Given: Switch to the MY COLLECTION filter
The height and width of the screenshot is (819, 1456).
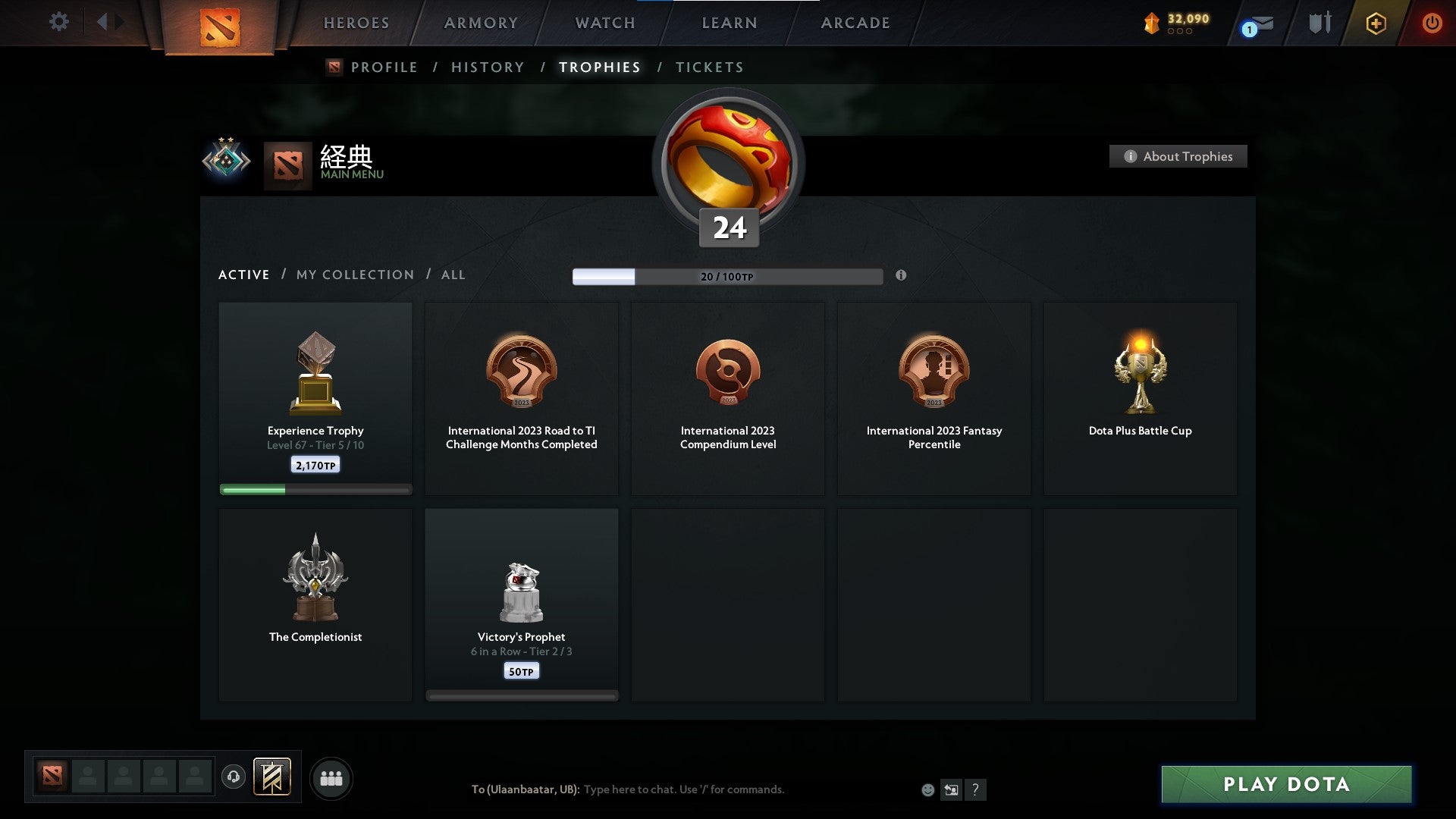Looking at the screenshot, I should (354, 275).
